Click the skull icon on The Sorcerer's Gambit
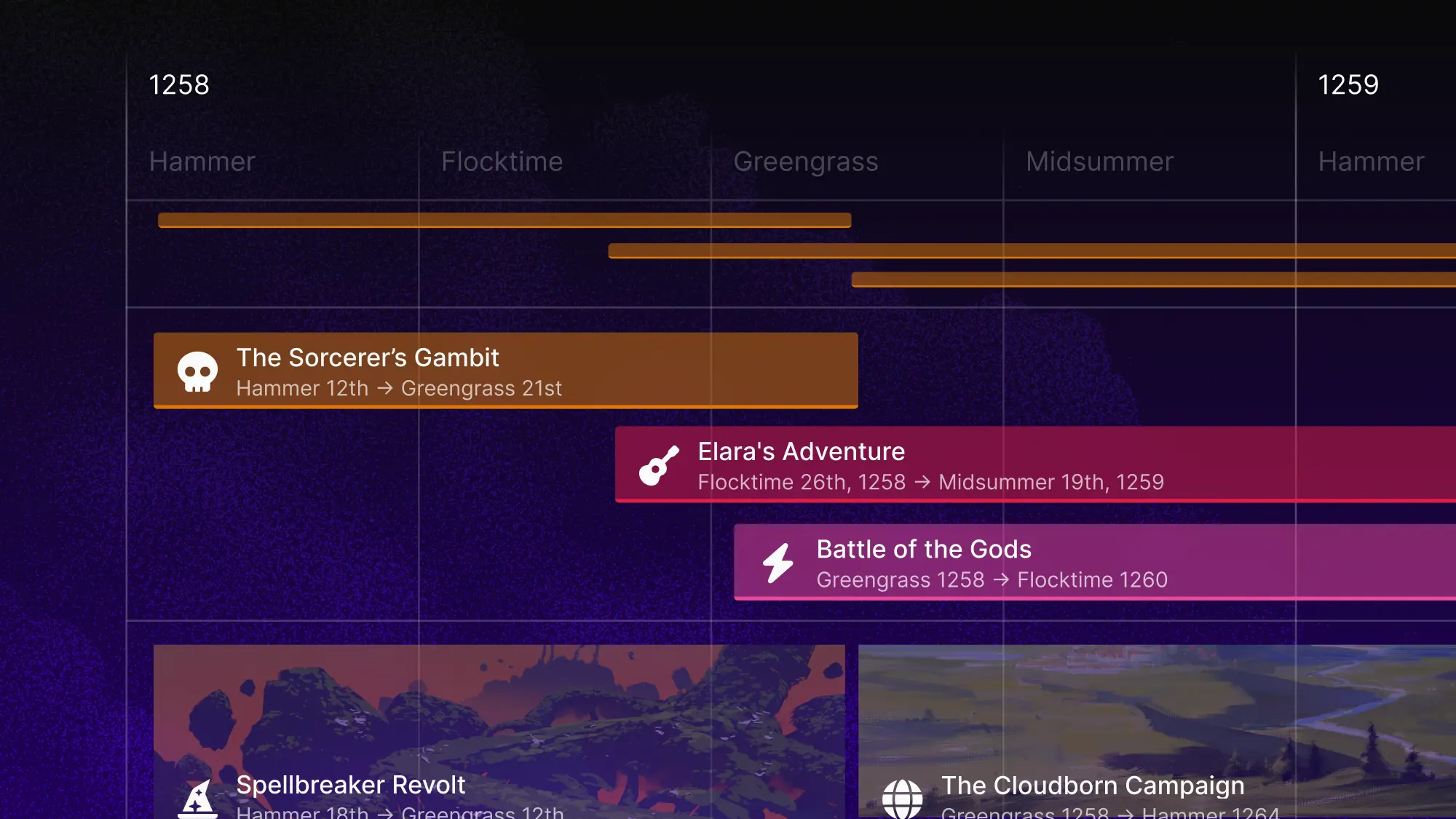The height and width of the screenshot is (819, 1456). coord(197,371)
